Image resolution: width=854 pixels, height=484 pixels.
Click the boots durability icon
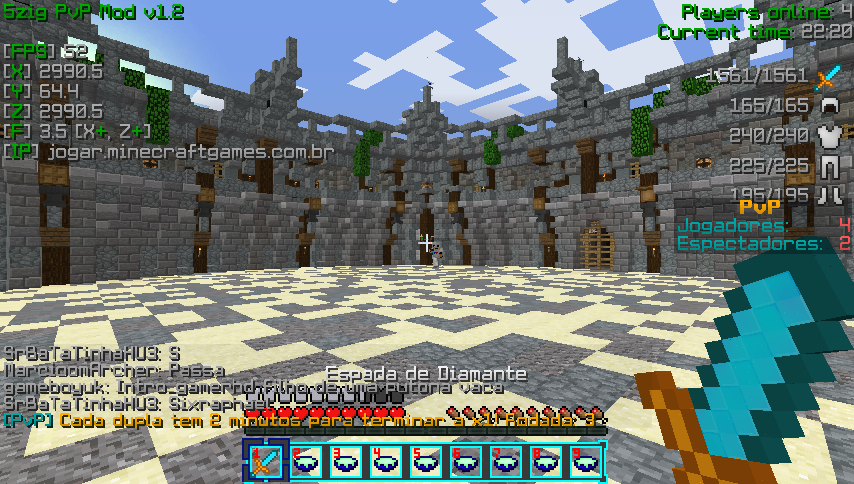pos(828,194)
